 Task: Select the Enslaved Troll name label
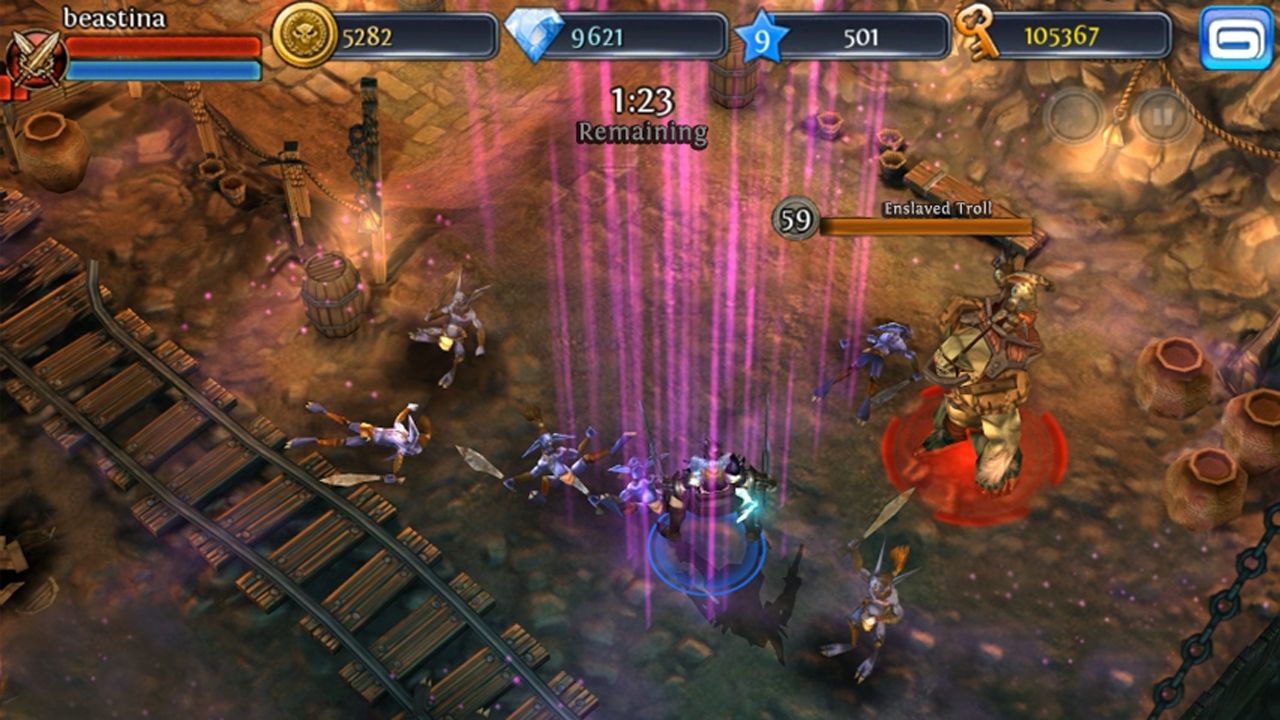point(936,207)
